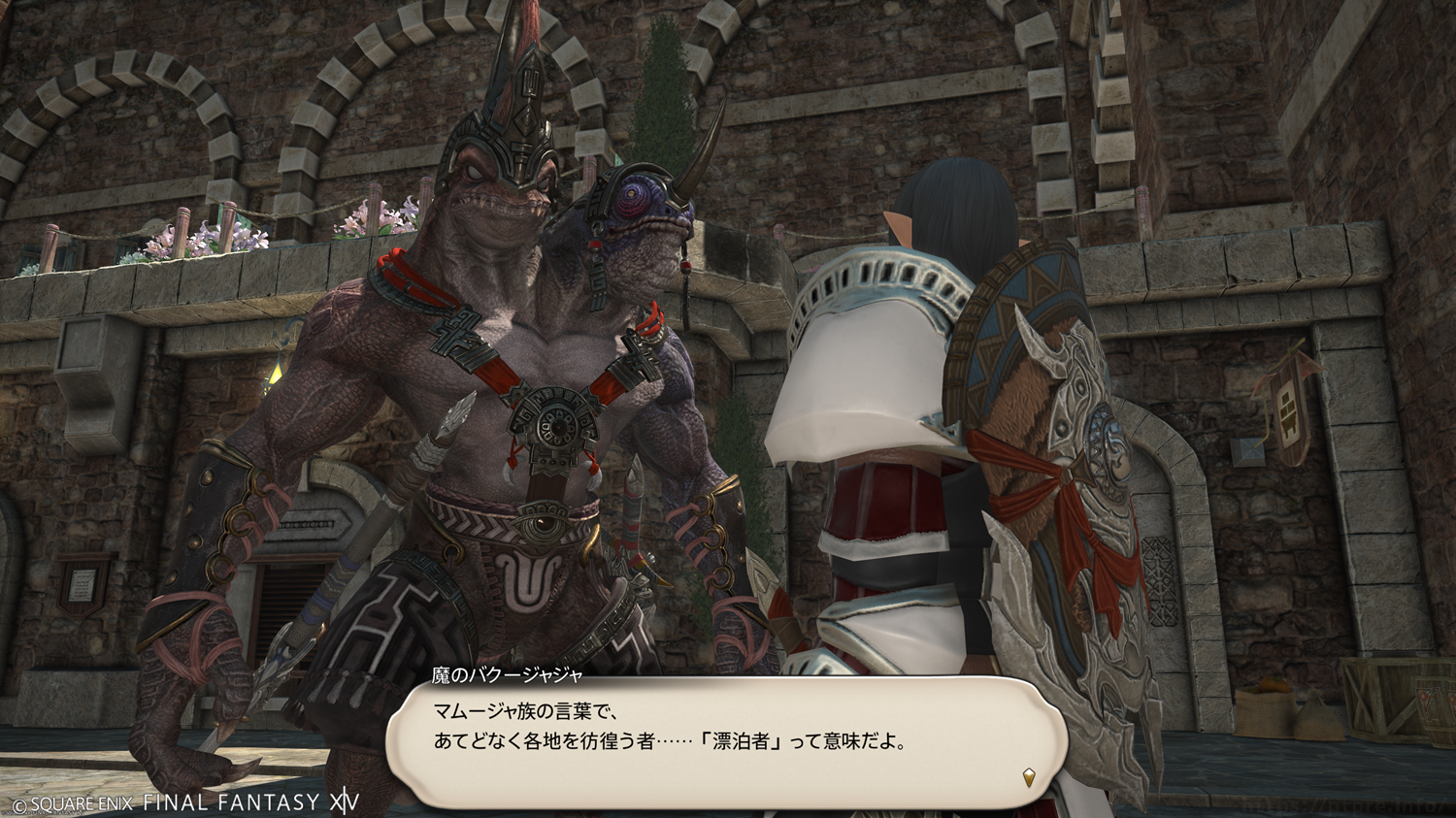Click Bakool Ja Ja's dialogue box to continue

click(x=726, y=739)
